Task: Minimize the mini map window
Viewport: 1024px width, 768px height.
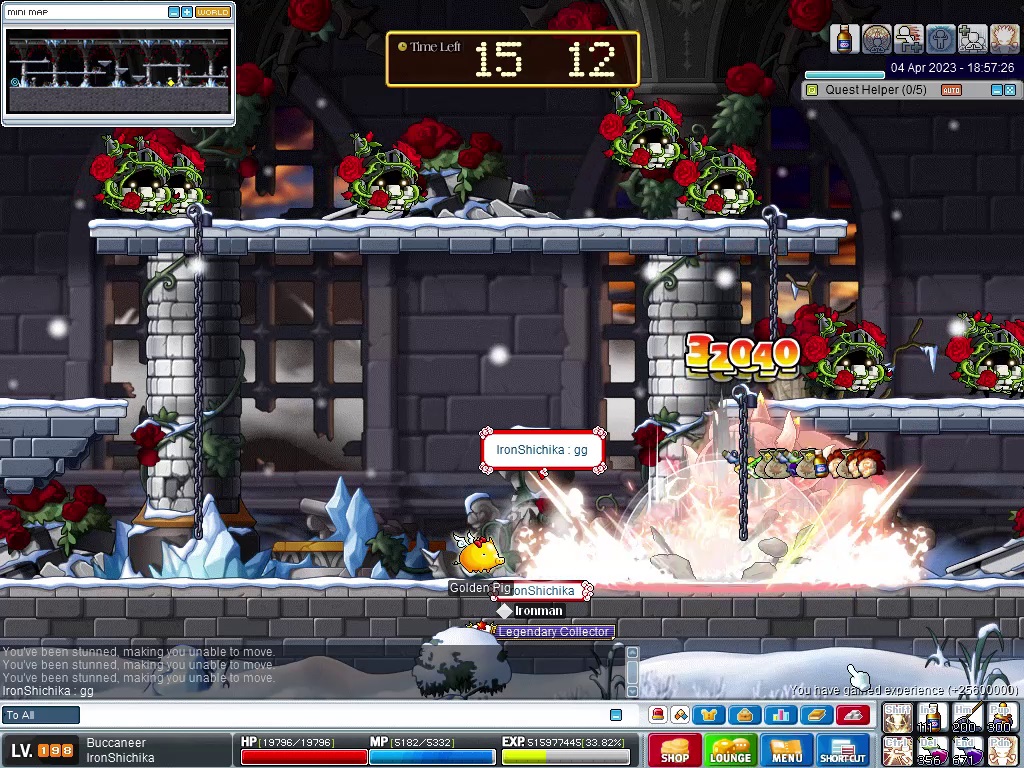Action: pyautogui.click(x=174, y=12)
